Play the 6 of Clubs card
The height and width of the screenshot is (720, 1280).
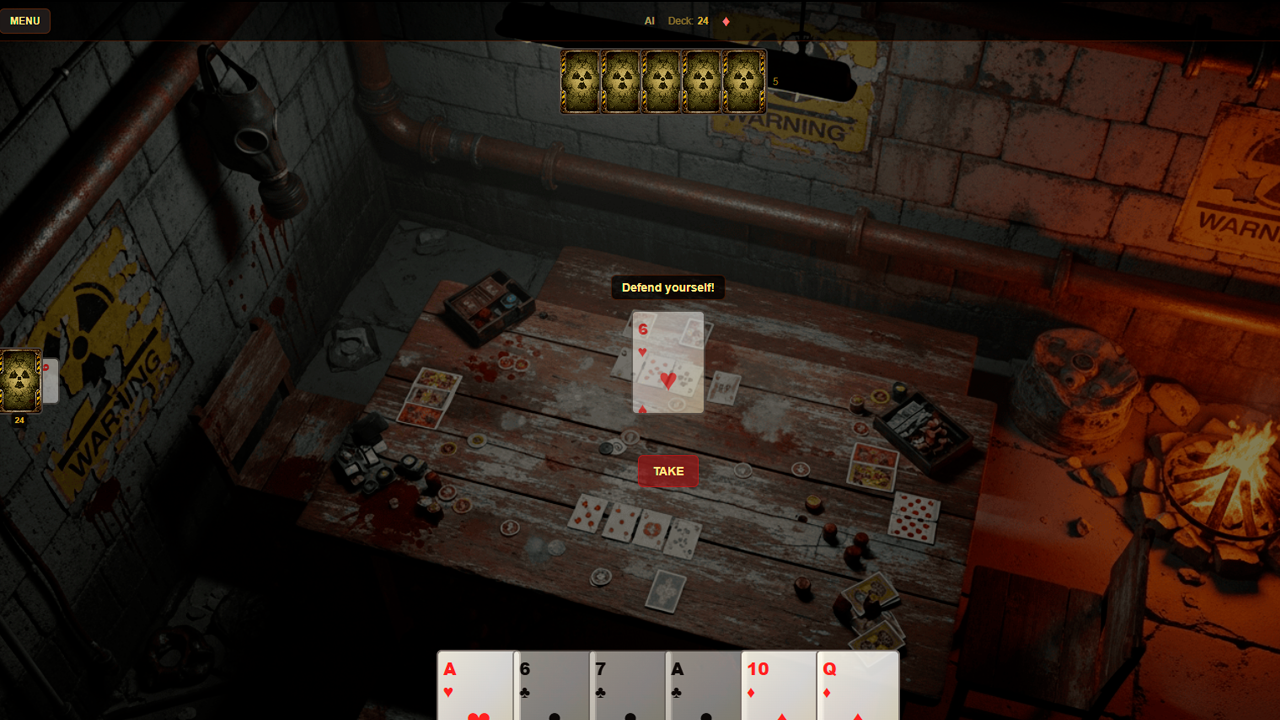[x=551, y=686]
